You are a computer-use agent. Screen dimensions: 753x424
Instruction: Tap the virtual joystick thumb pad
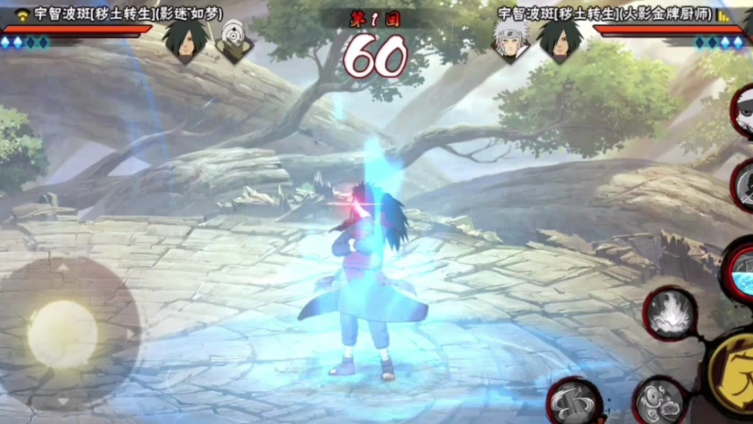tap(62, 332)
